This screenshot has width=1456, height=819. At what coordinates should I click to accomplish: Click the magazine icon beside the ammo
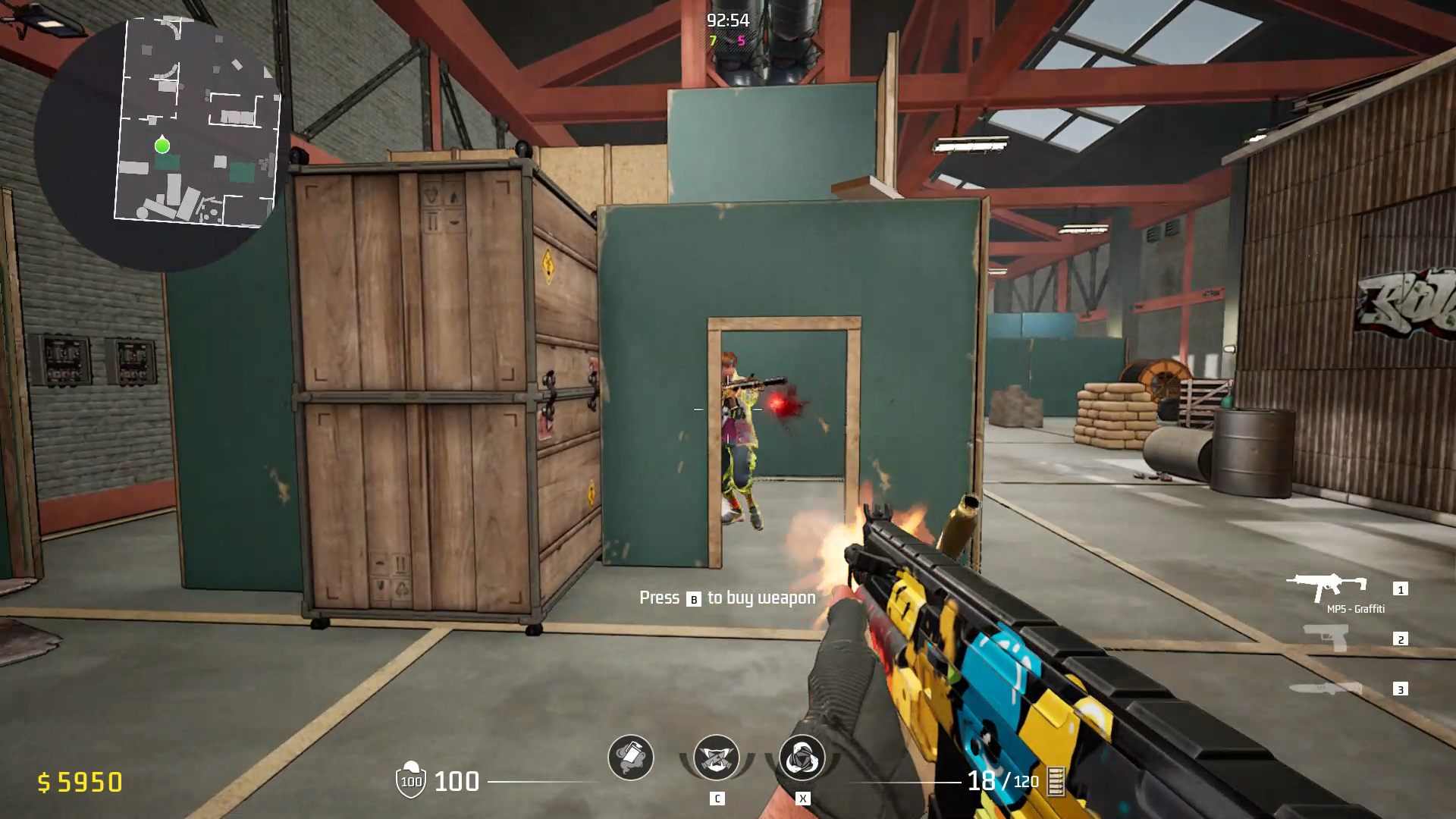pyautogui.click(x=1056, y=781)
